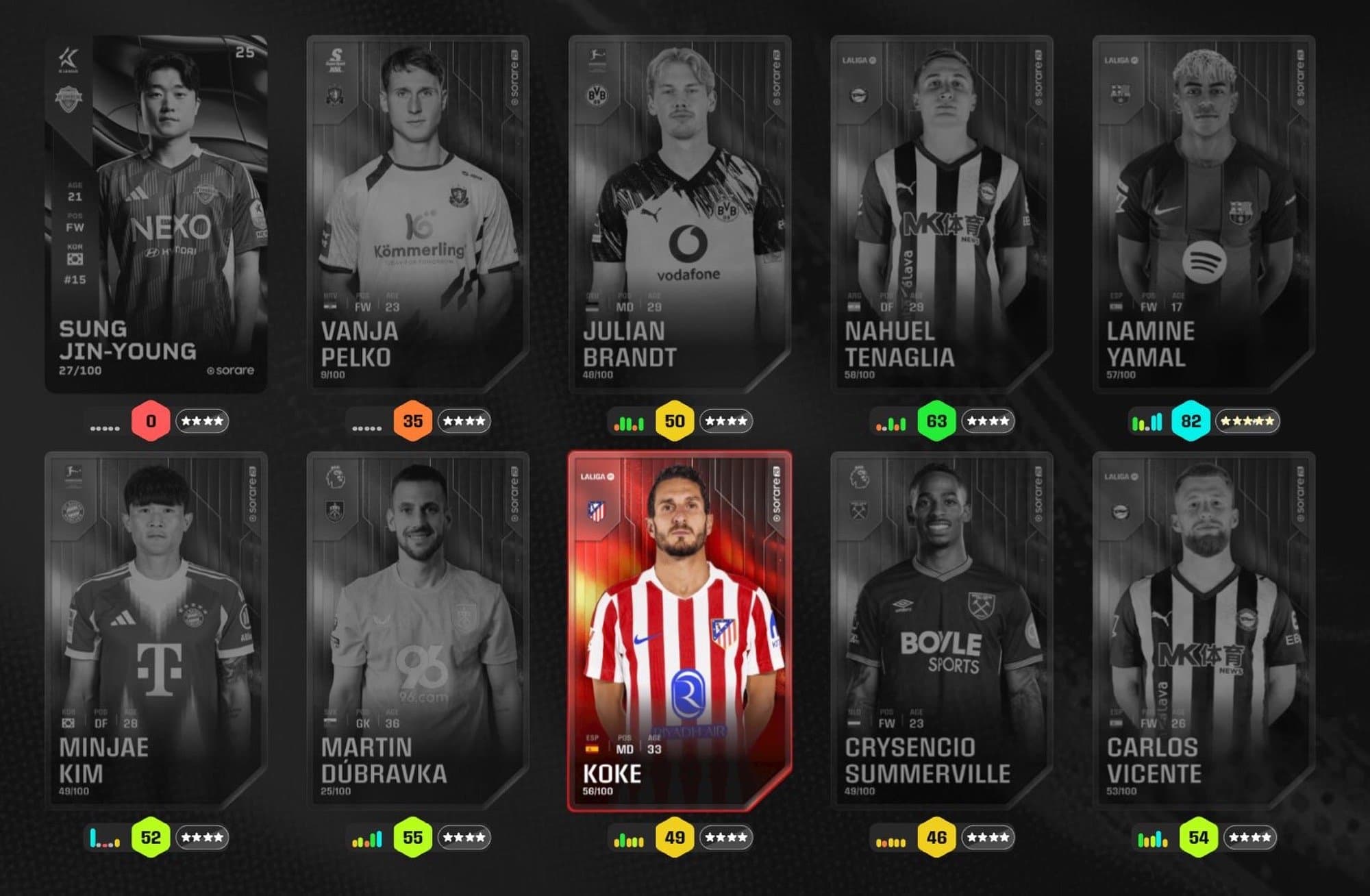Select the Crysencio Summerville card
The width and height of the screenshot is (1370, 896).
pyautogui.click(x=942, y=630)
